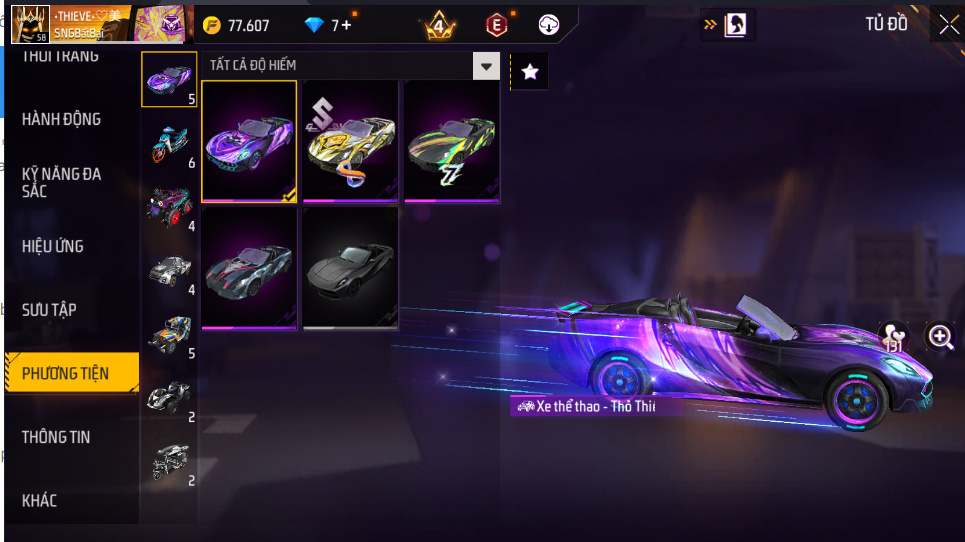Add diamonds using the plus button
Image resolution: width=965 pixels, height=542 pixels.
[x=346, y=25]
